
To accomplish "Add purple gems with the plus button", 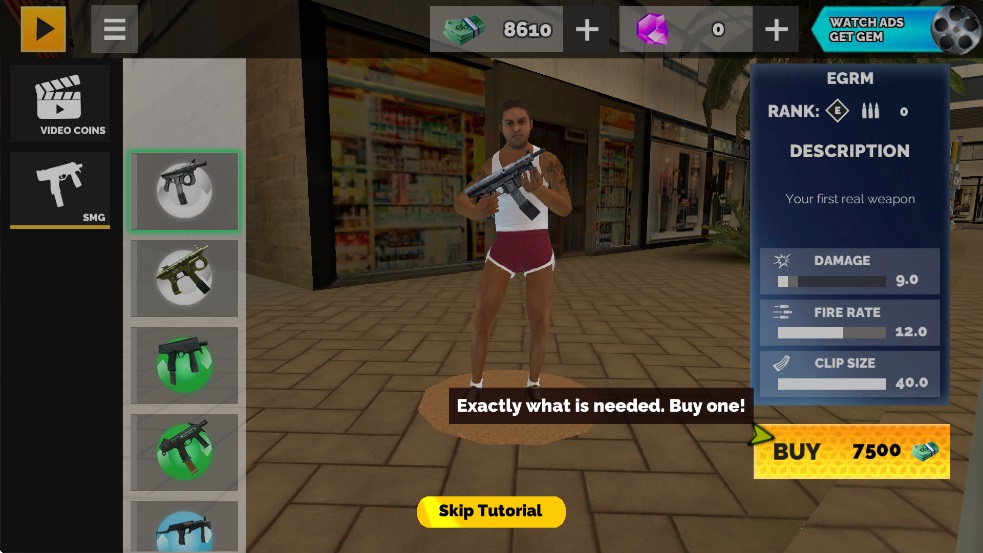I will 776,30.
